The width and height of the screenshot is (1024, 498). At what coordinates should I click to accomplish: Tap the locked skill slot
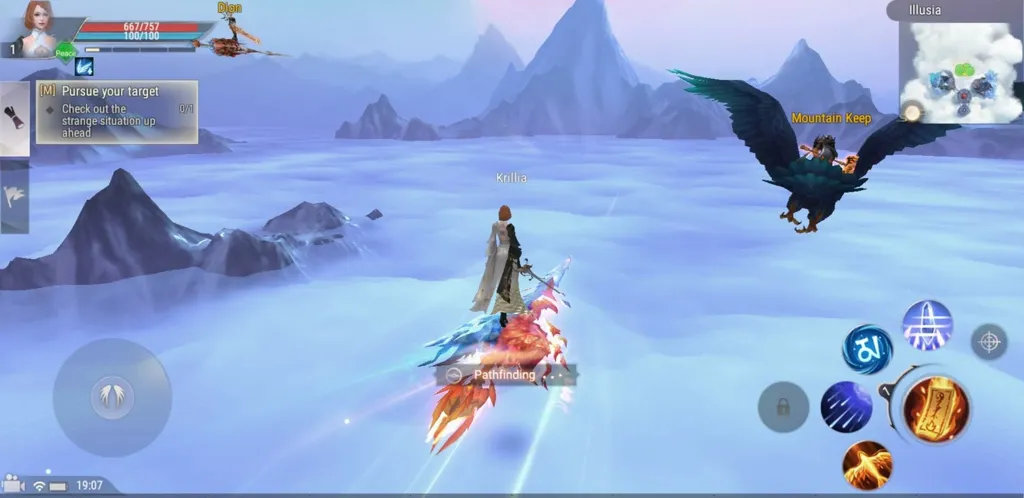[x=783, y=407]
